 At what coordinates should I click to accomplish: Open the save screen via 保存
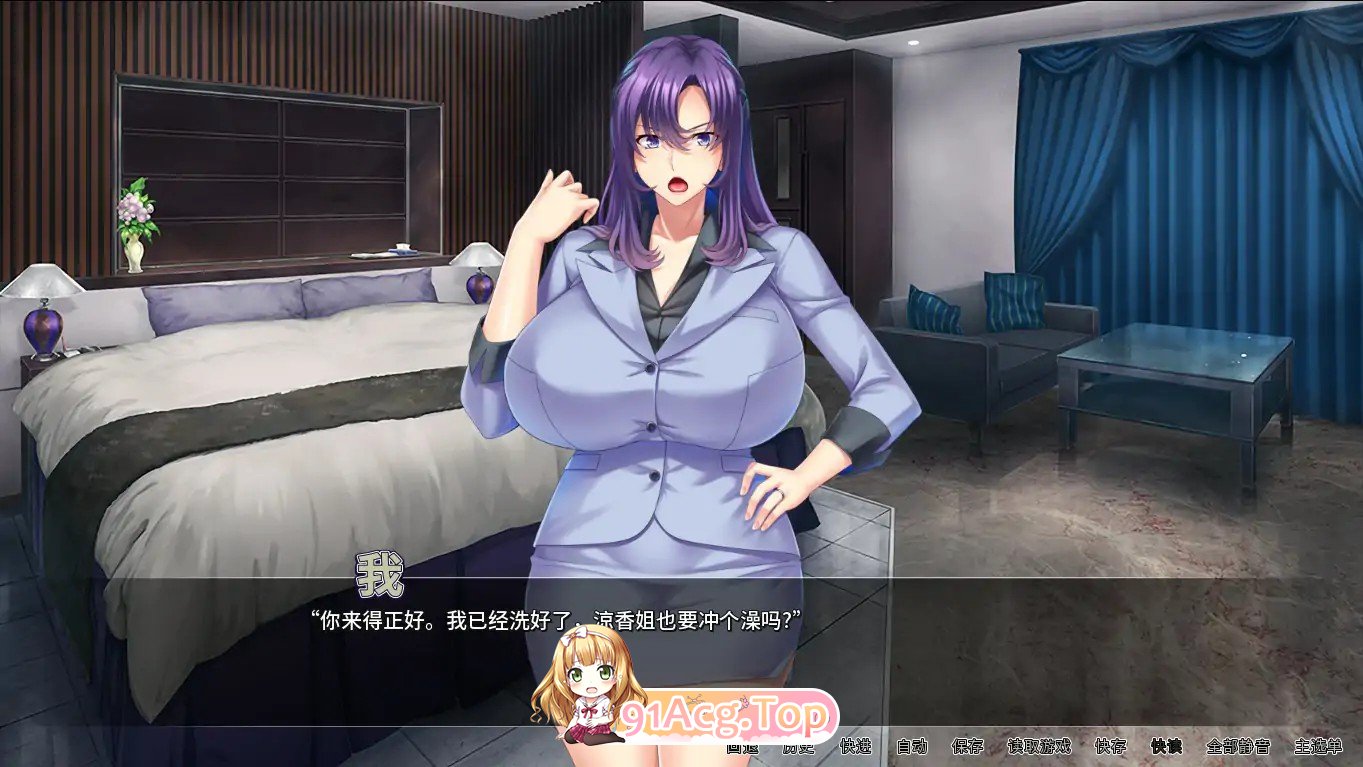coord(967,749)
